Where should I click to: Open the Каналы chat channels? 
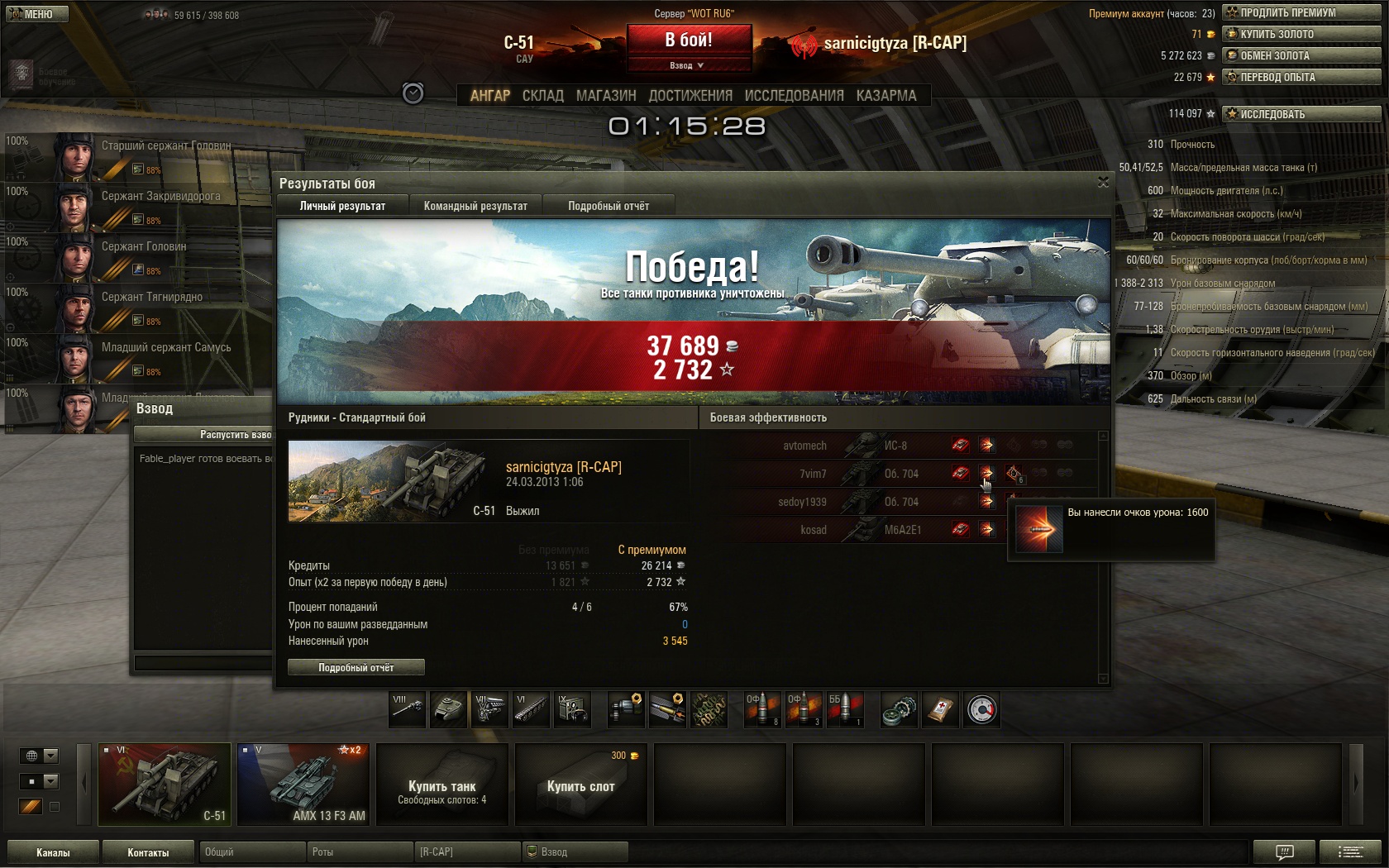click(x=53, y=852)
